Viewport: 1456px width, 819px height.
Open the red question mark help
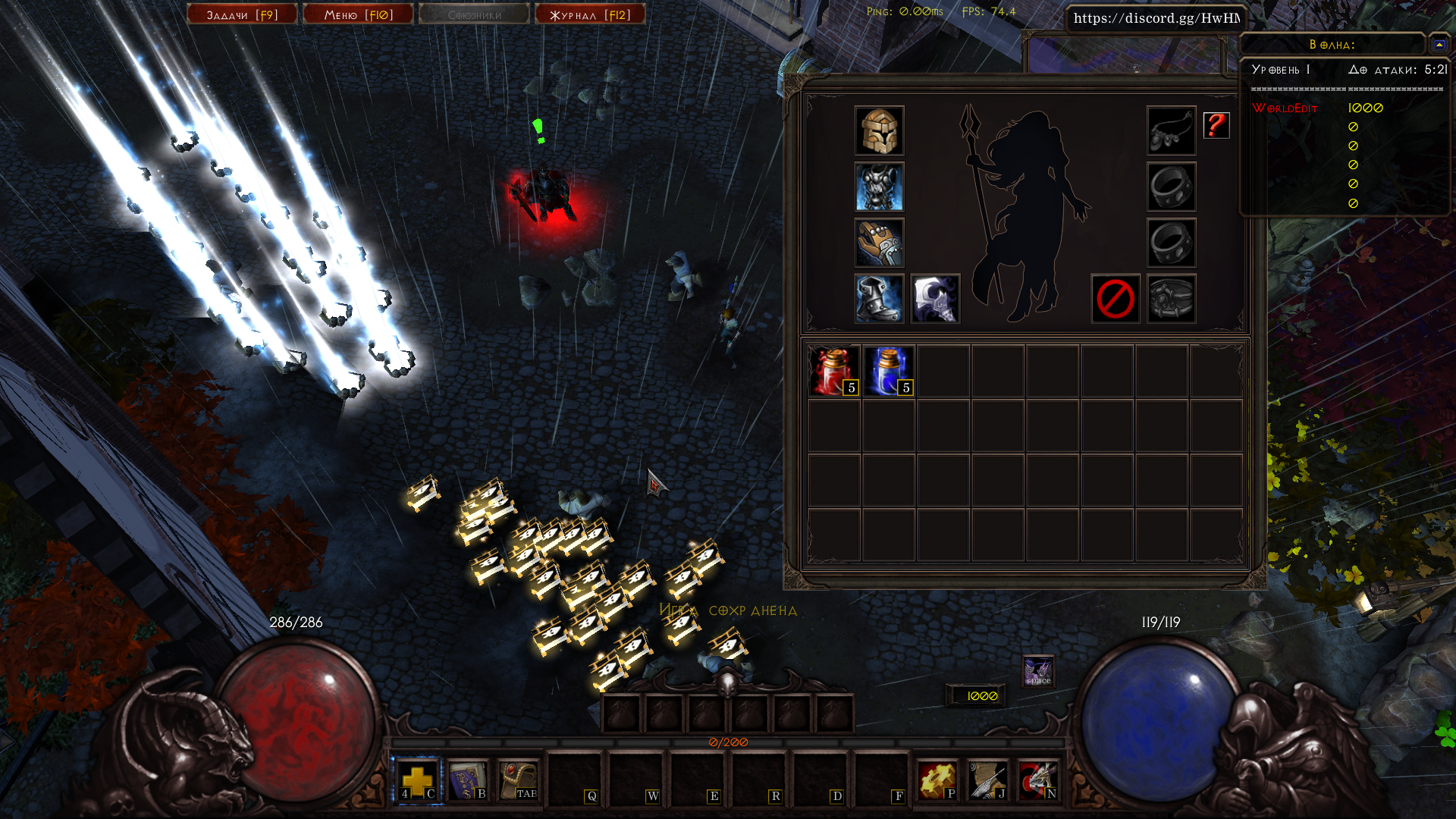(1216, 125)
